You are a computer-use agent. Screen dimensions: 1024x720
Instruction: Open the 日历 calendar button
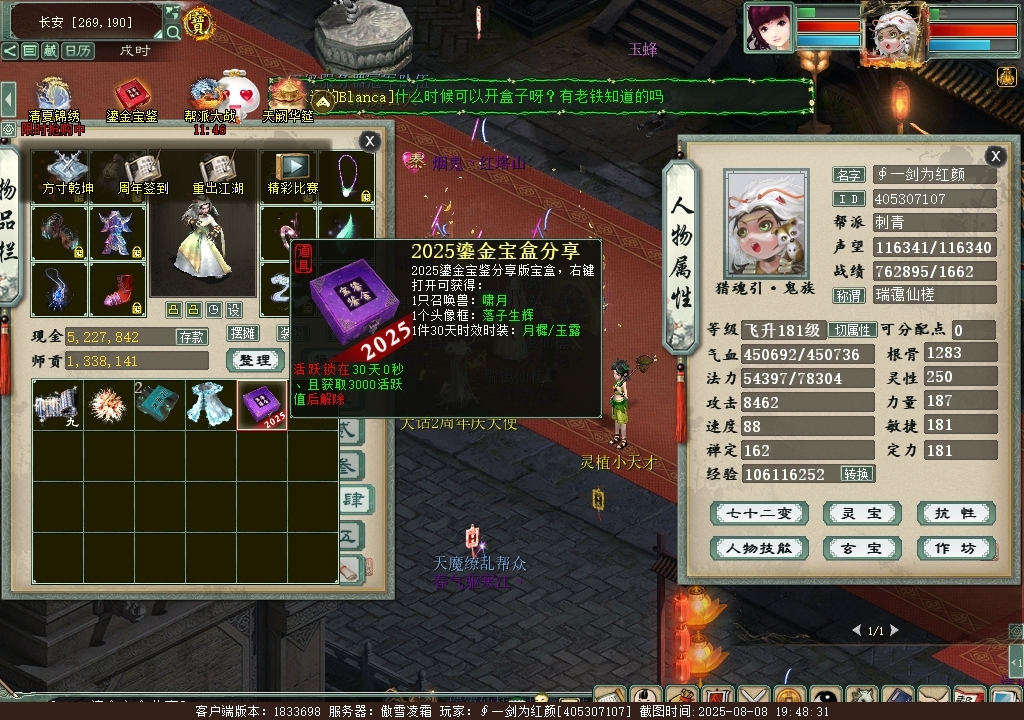point(78,51)
